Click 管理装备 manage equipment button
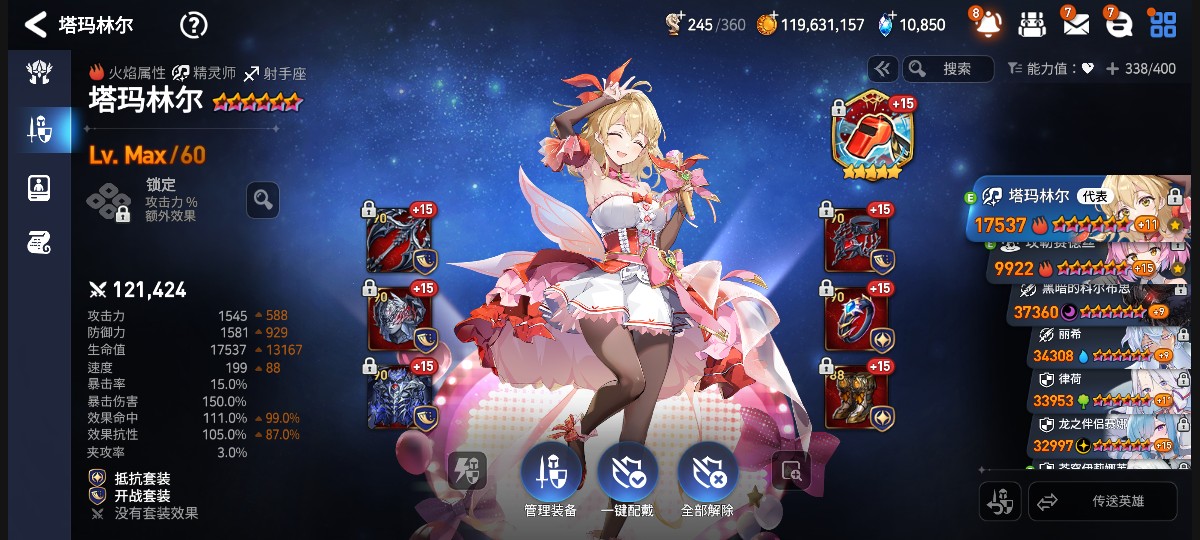The width and height of the screenshot is (1200, 540). pos(549,476)
